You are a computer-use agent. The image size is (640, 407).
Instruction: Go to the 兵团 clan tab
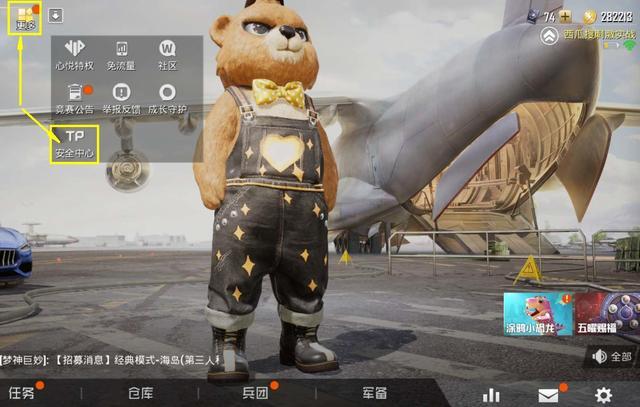(256, 393)
